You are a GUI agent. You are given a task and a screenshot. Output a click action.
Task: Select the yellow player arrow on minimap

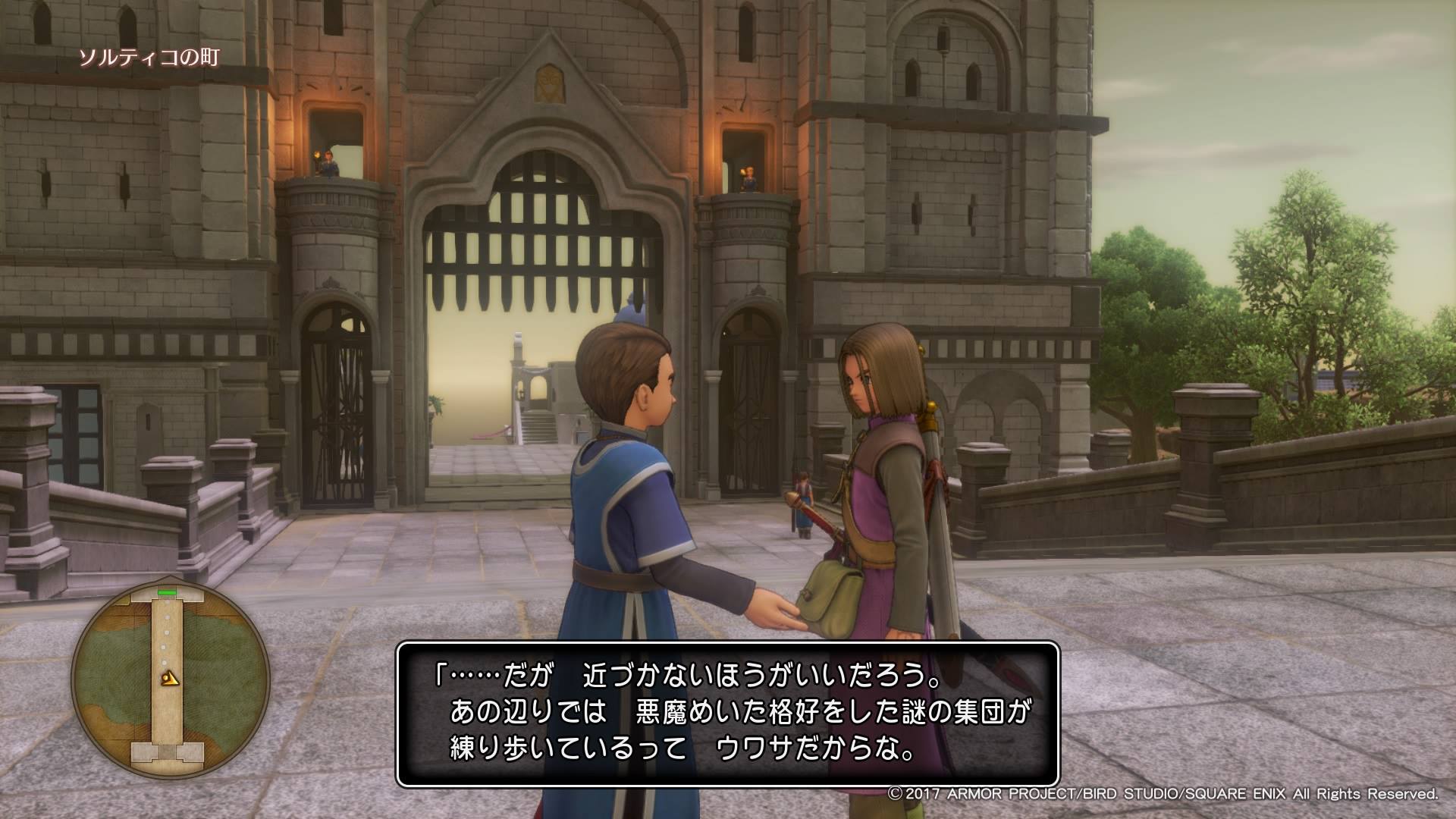(x=171, y=679)
